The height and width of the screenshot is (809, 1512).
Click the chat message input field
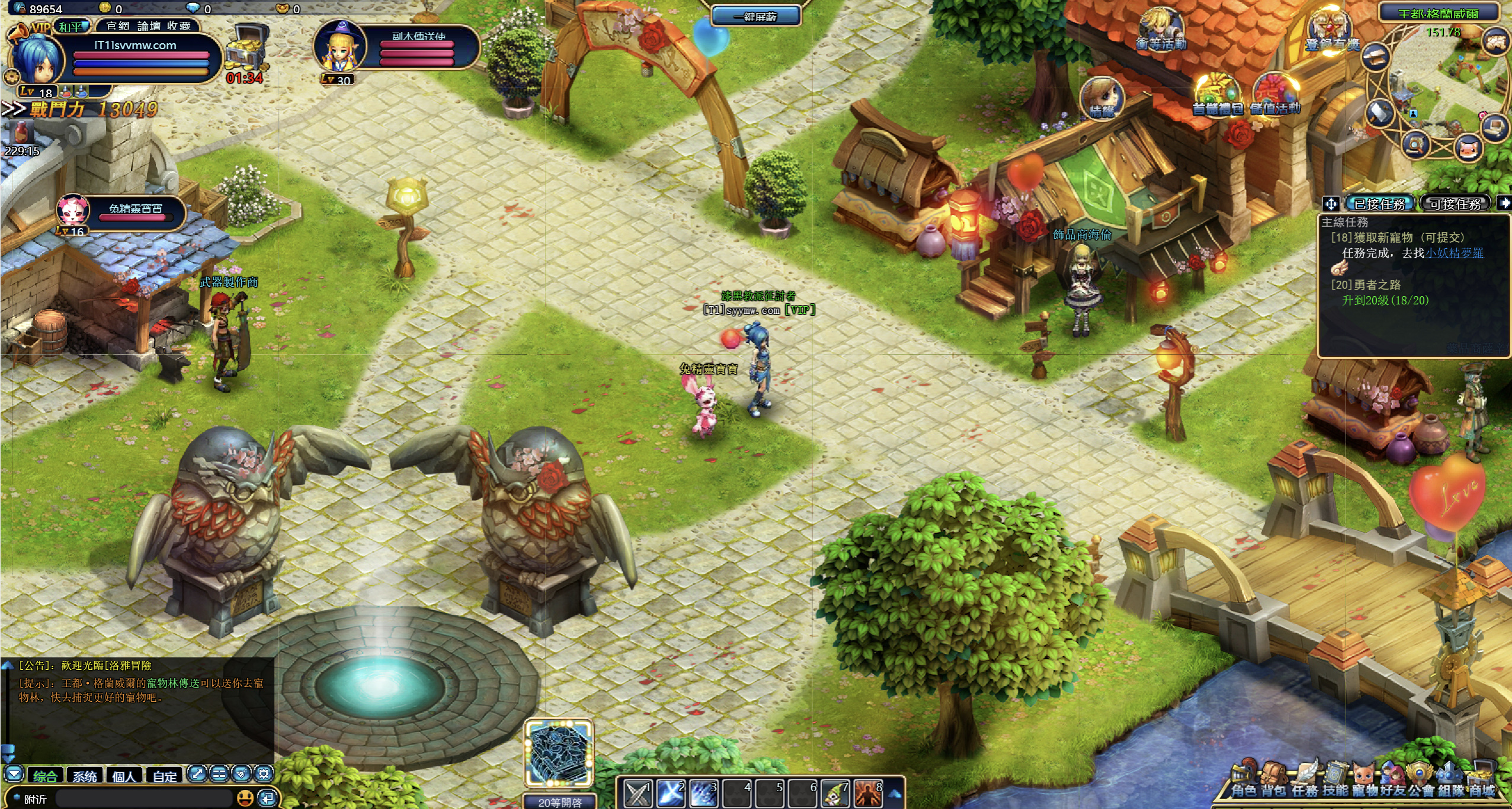coord(142,798)
